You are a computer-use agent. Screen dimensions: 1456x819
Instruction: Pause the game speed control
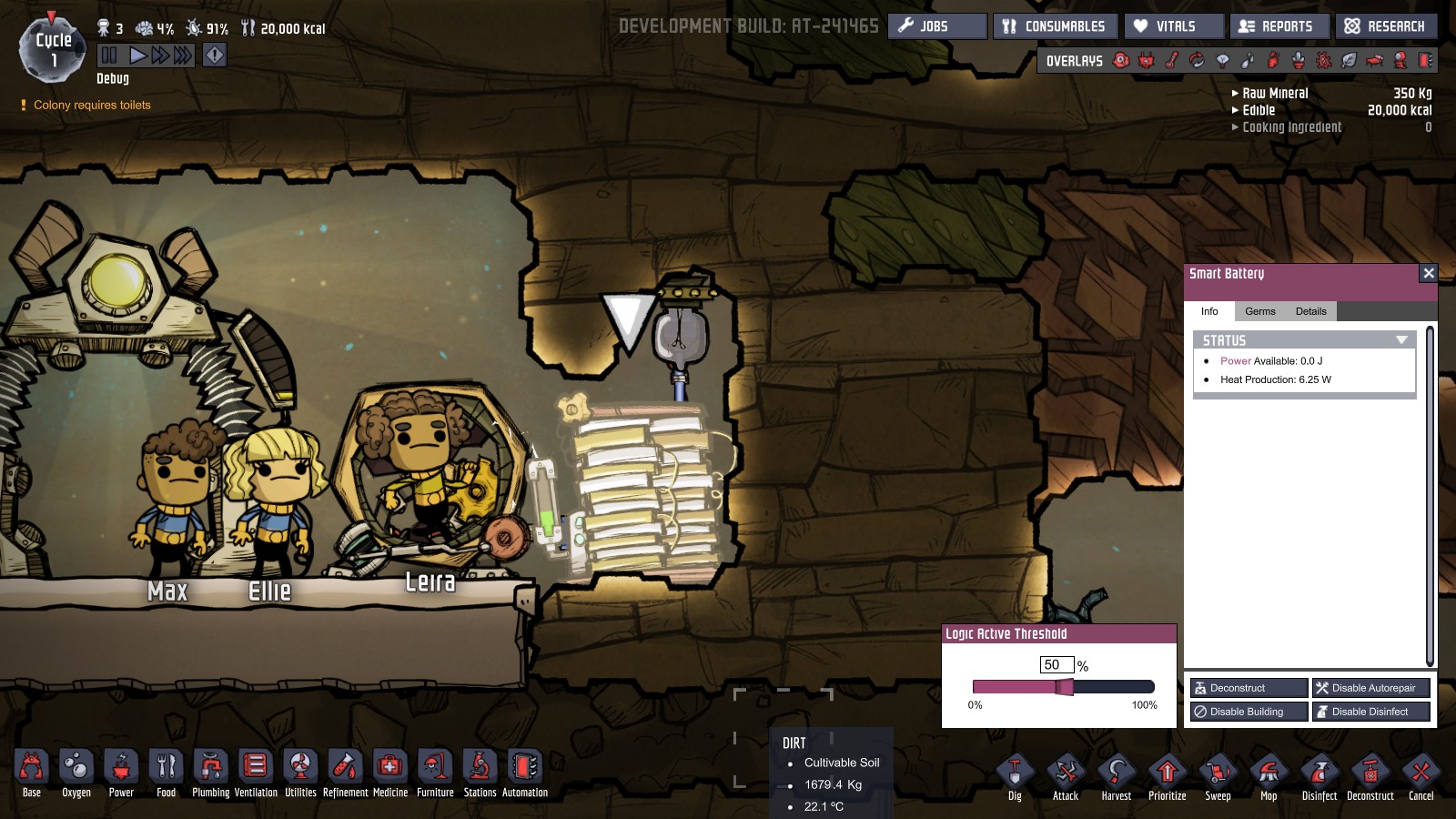click(109, 56)
